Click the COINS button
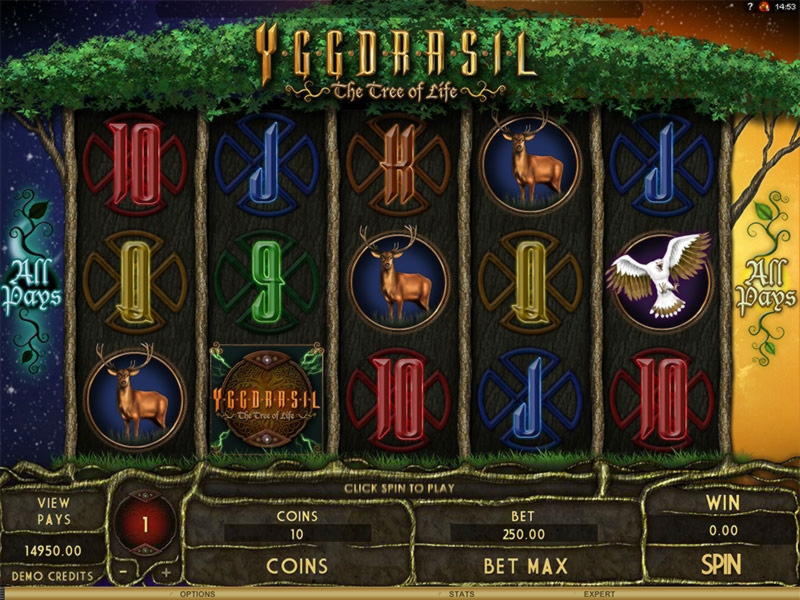This screenshot has height=600, width=800. click(x=297, y=566)
